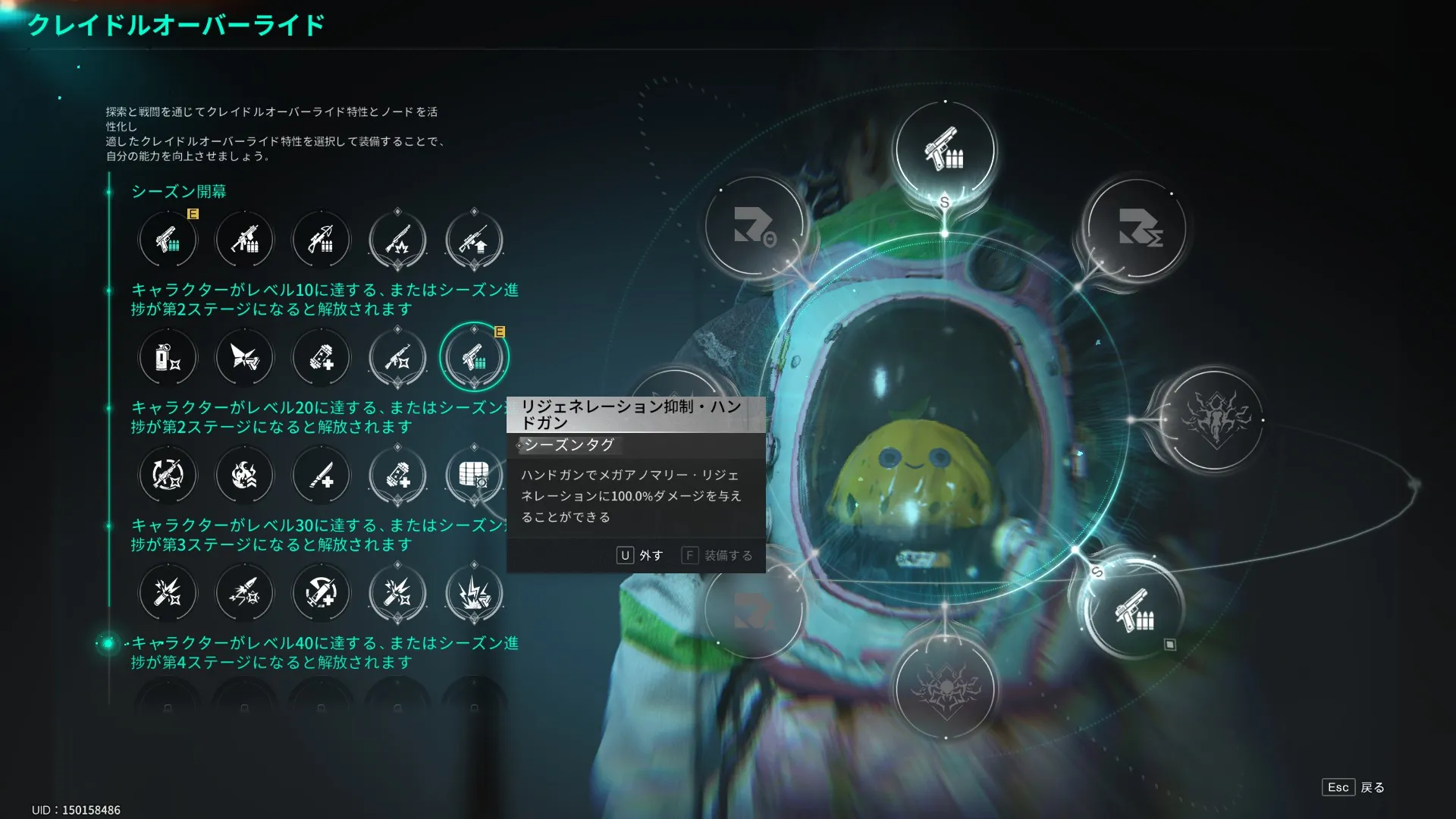Select the AK rifle with star trait
The width and height of the screenshot is (1456, 819).
397,357
